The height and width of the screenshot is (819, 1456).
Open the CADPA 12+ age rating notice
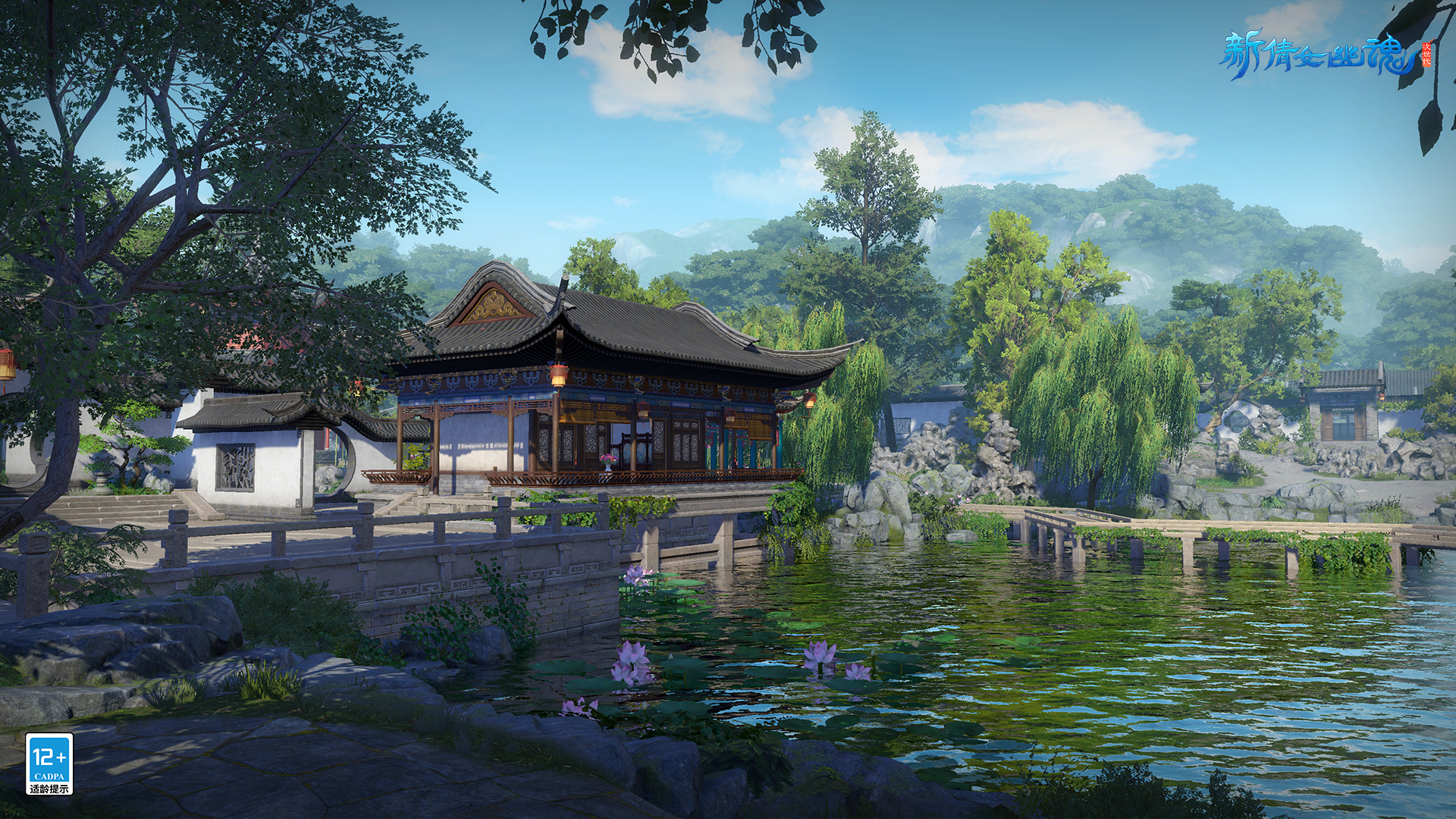tap(49, 764)
